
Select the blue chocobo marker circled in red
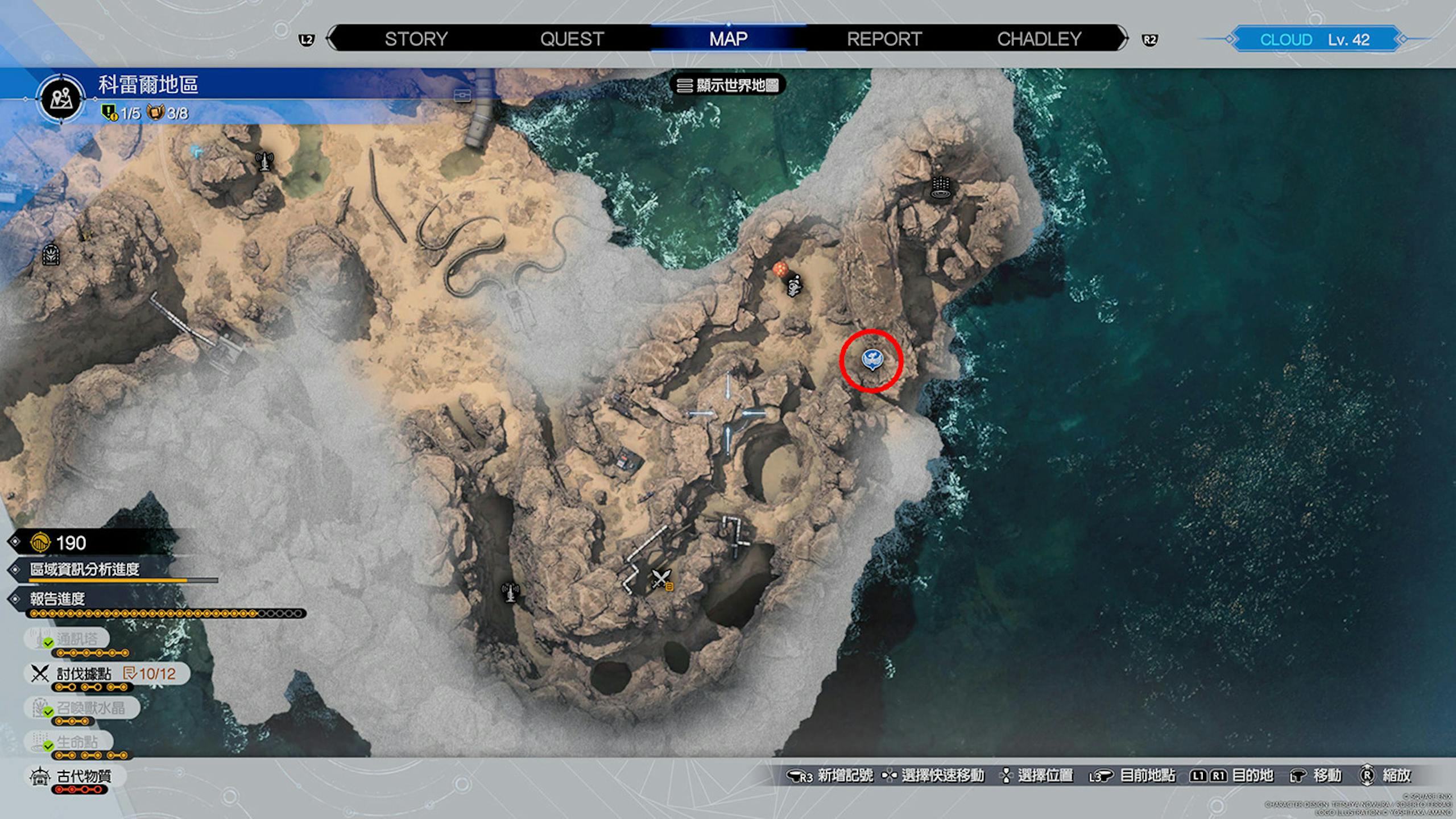click(x=872, y=359)
